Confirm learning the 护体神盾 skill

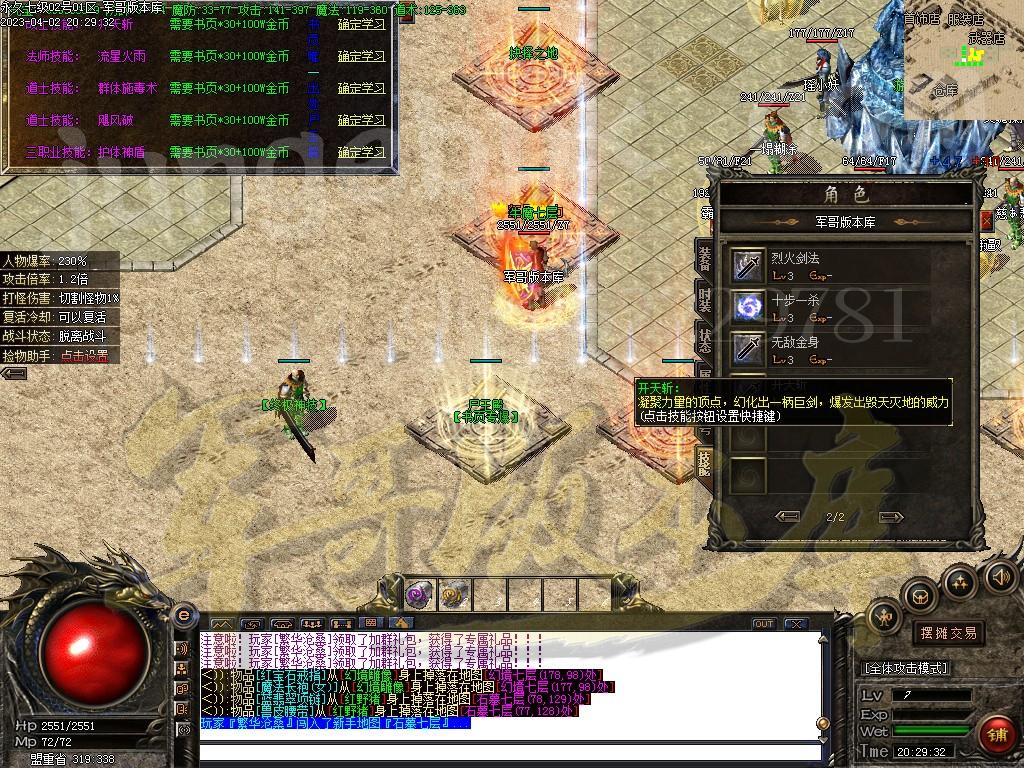361,152
